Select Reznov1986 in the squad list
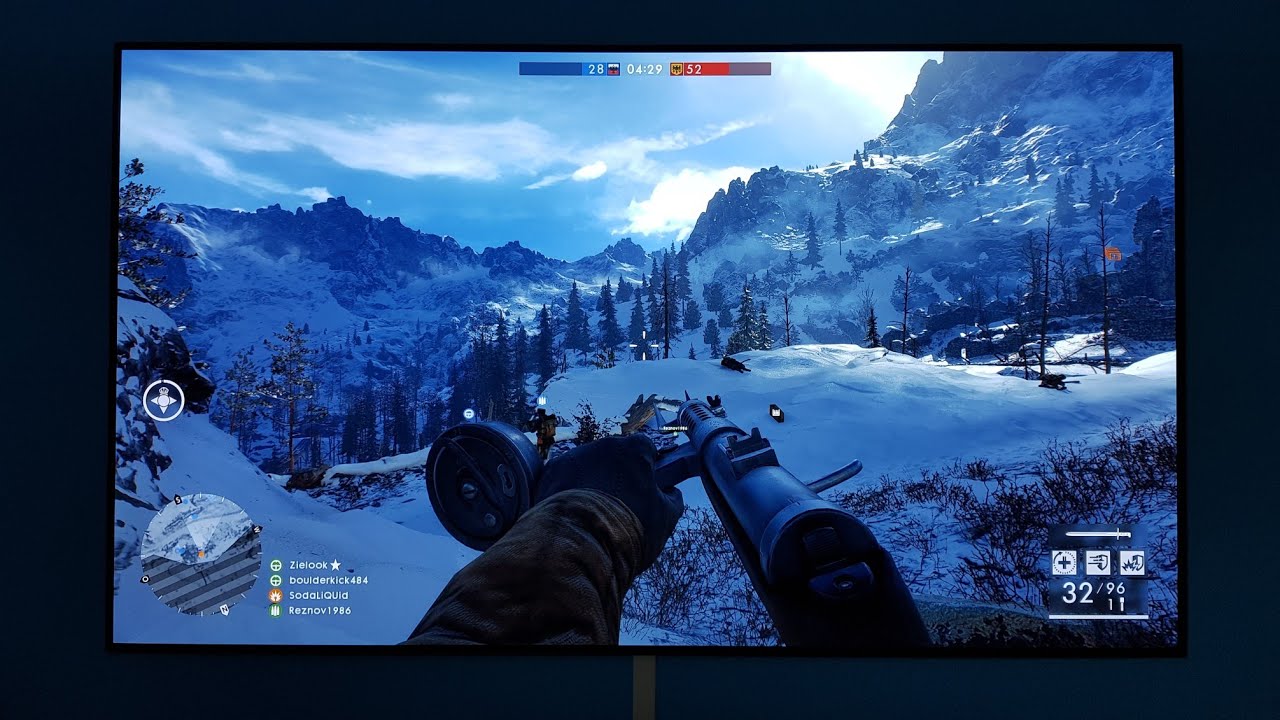 coord(320,610)
